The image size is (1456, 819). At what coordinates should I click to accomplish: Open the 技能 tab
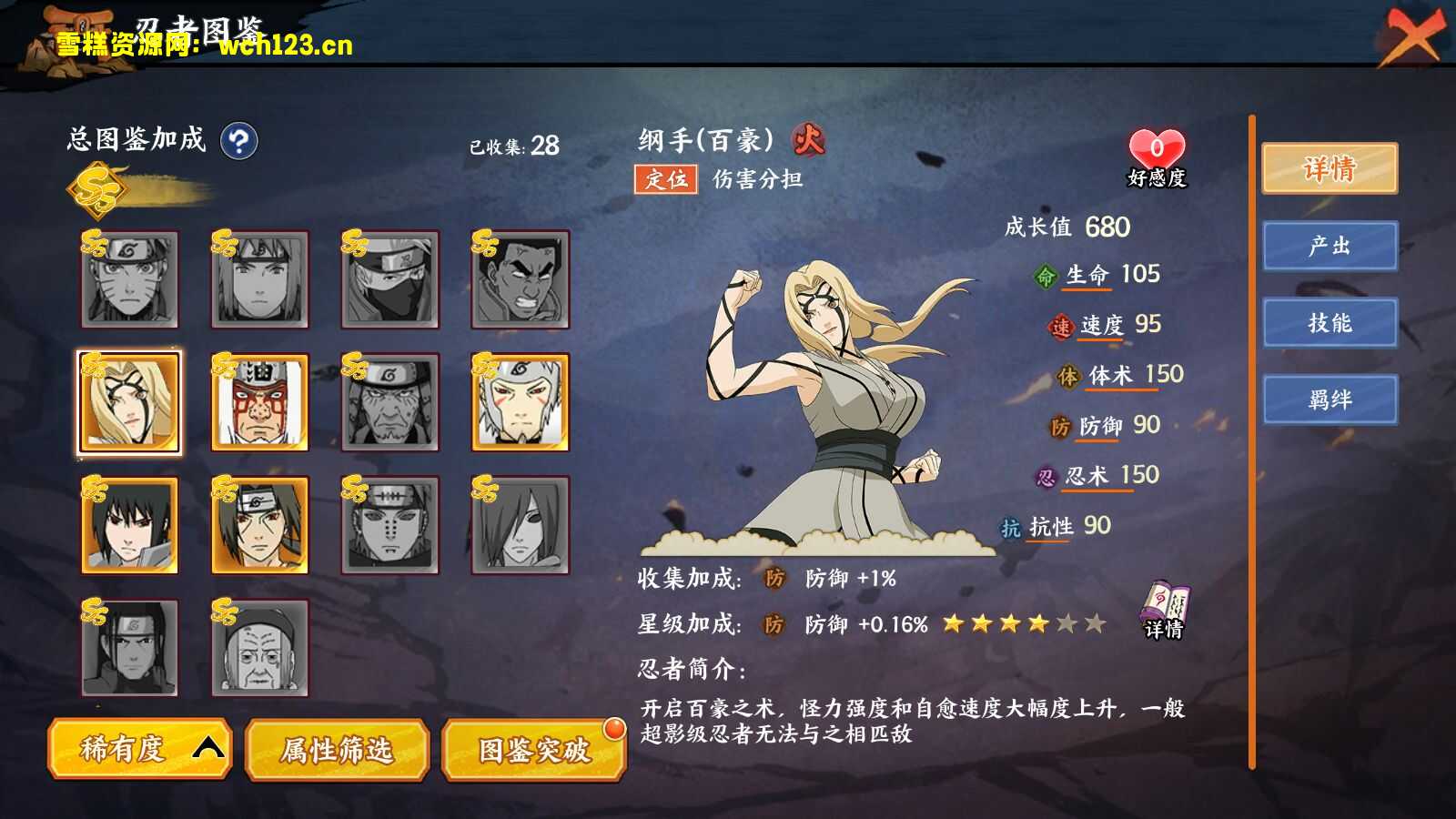tap(1330, 323)
